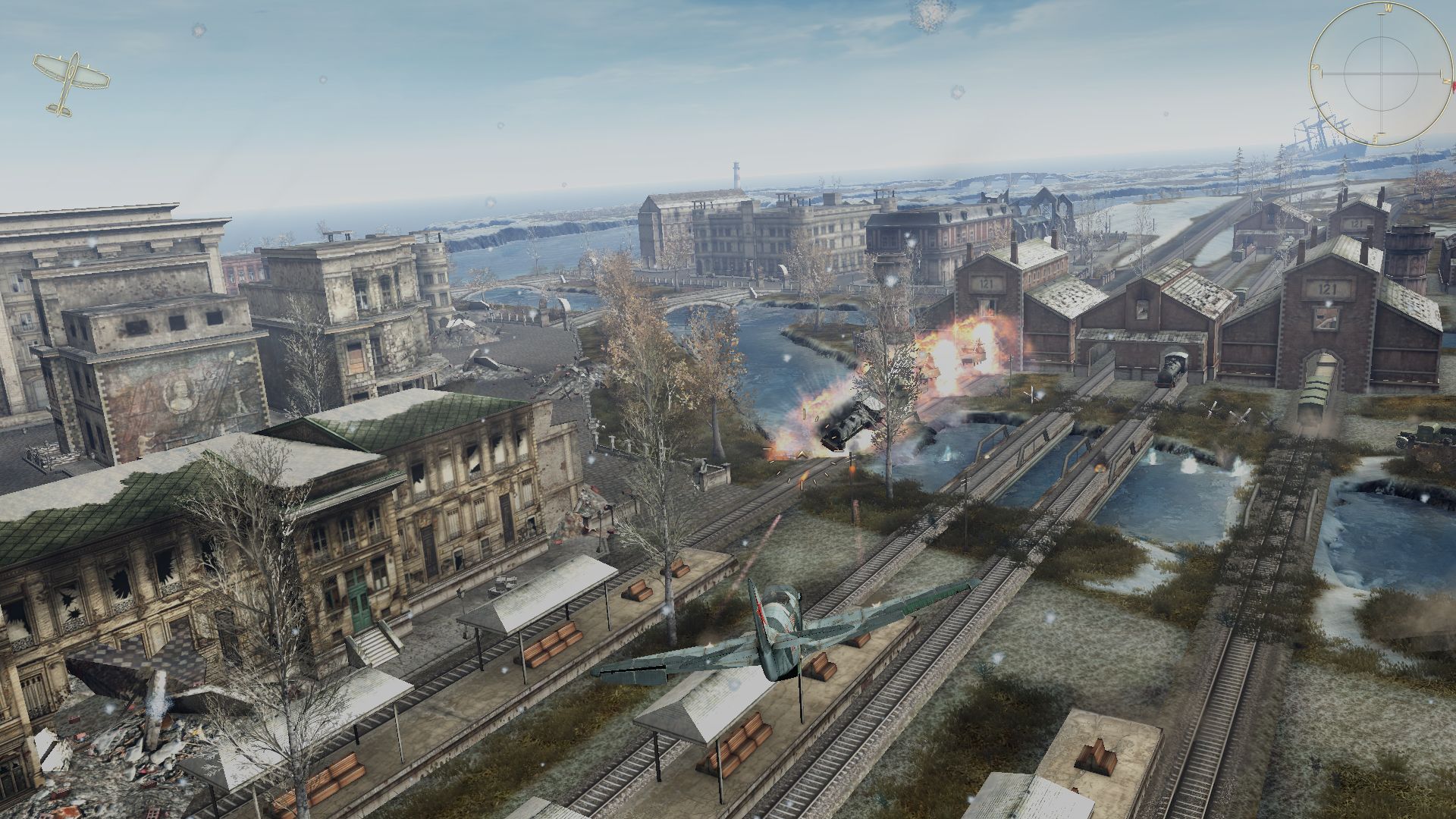Image resolution: width=1456 pixels, height=819 pixels.
Task: Click the circular compass radar
Action: pyautogui.click(x=1382, y=73)
